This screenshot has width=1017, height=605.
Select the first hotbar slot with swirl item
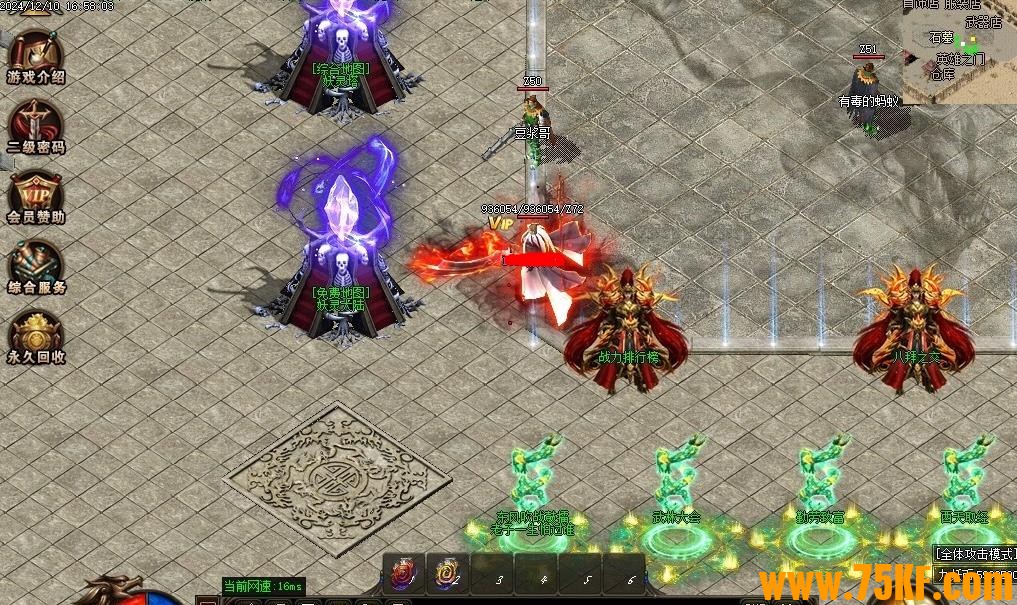click(x=404, y=574)
